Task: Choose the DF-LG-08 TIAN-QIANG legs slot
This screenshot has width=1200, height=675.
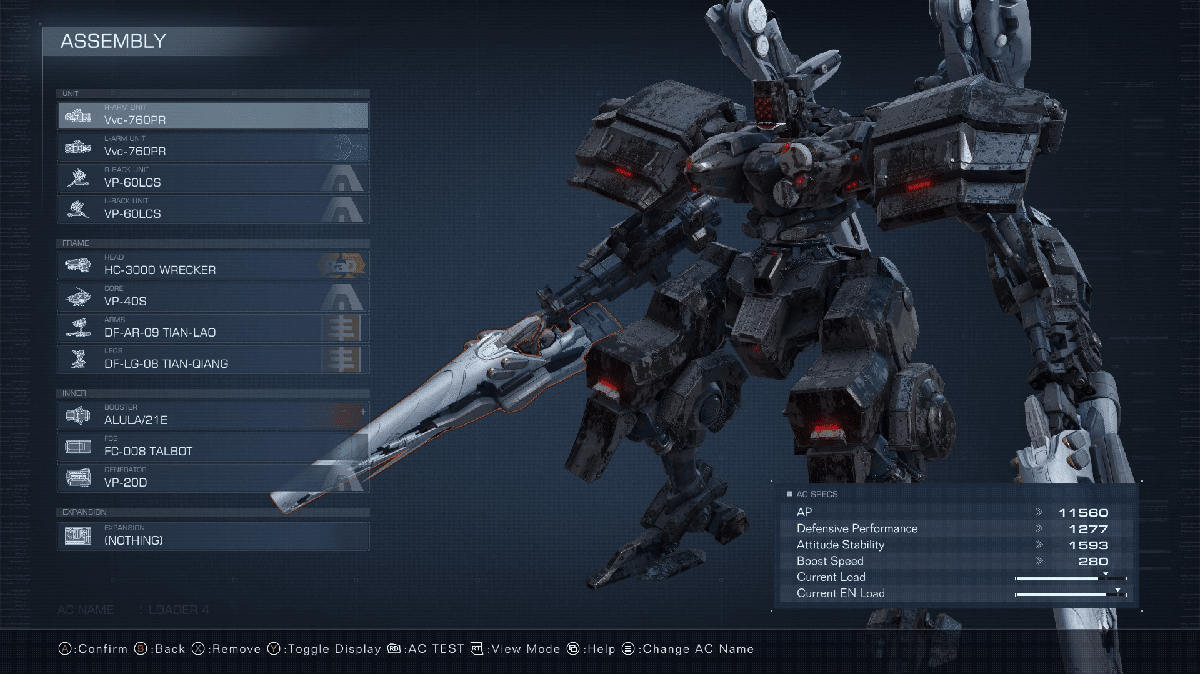Action: (213, 359)
